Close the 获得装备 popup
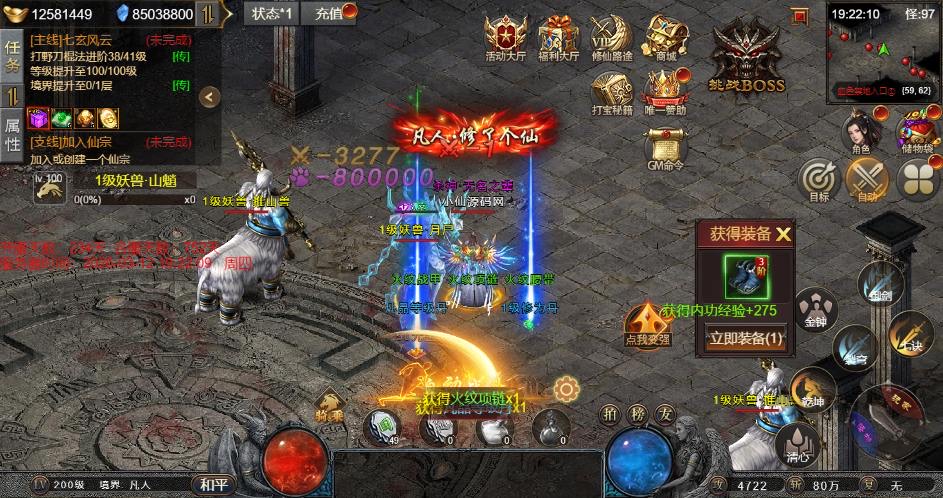The width and height of the screenshot is (943, 498). click(783, 235)
